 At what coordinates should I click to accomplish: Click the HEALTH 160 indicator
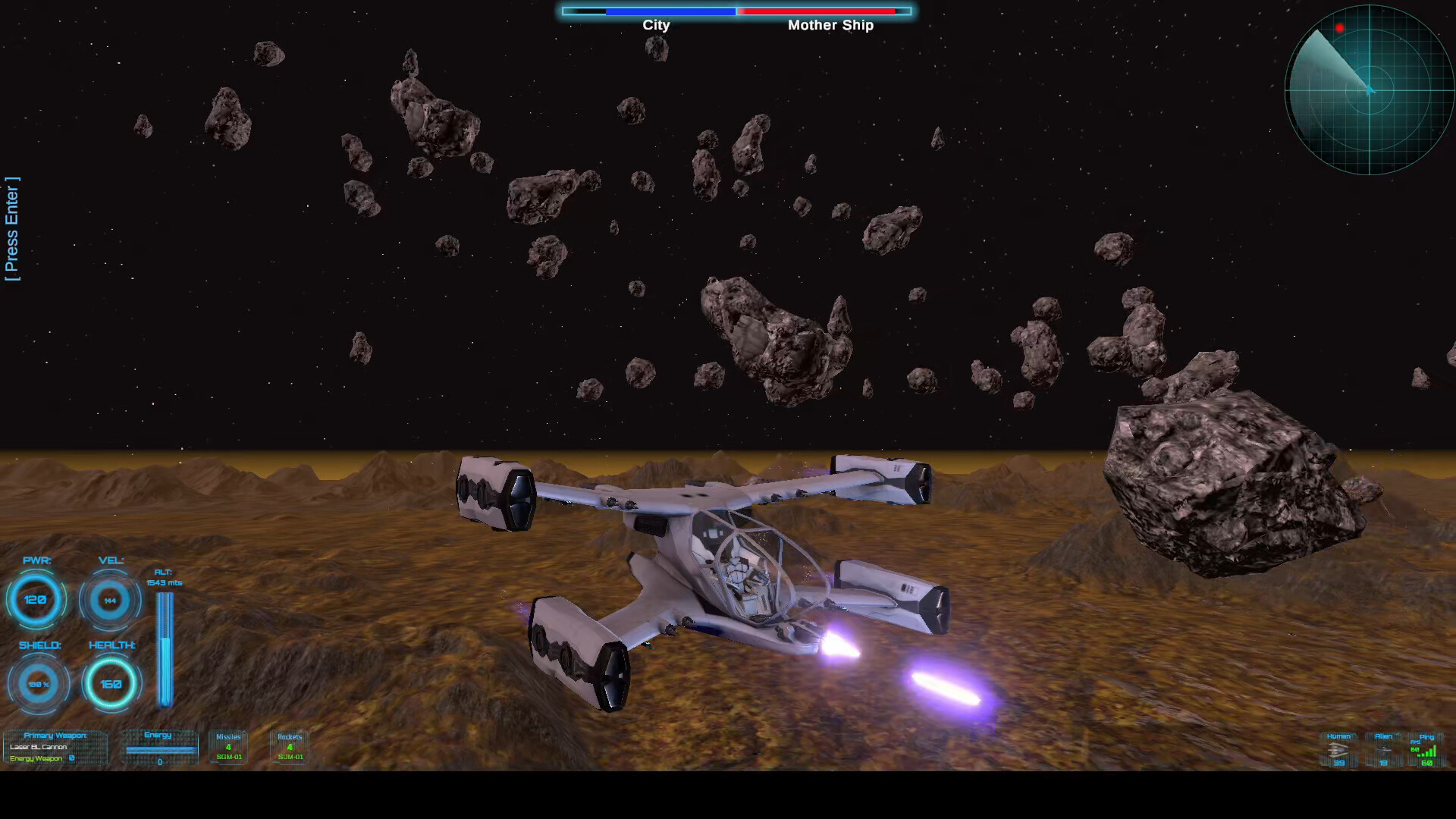click(111, 684)
